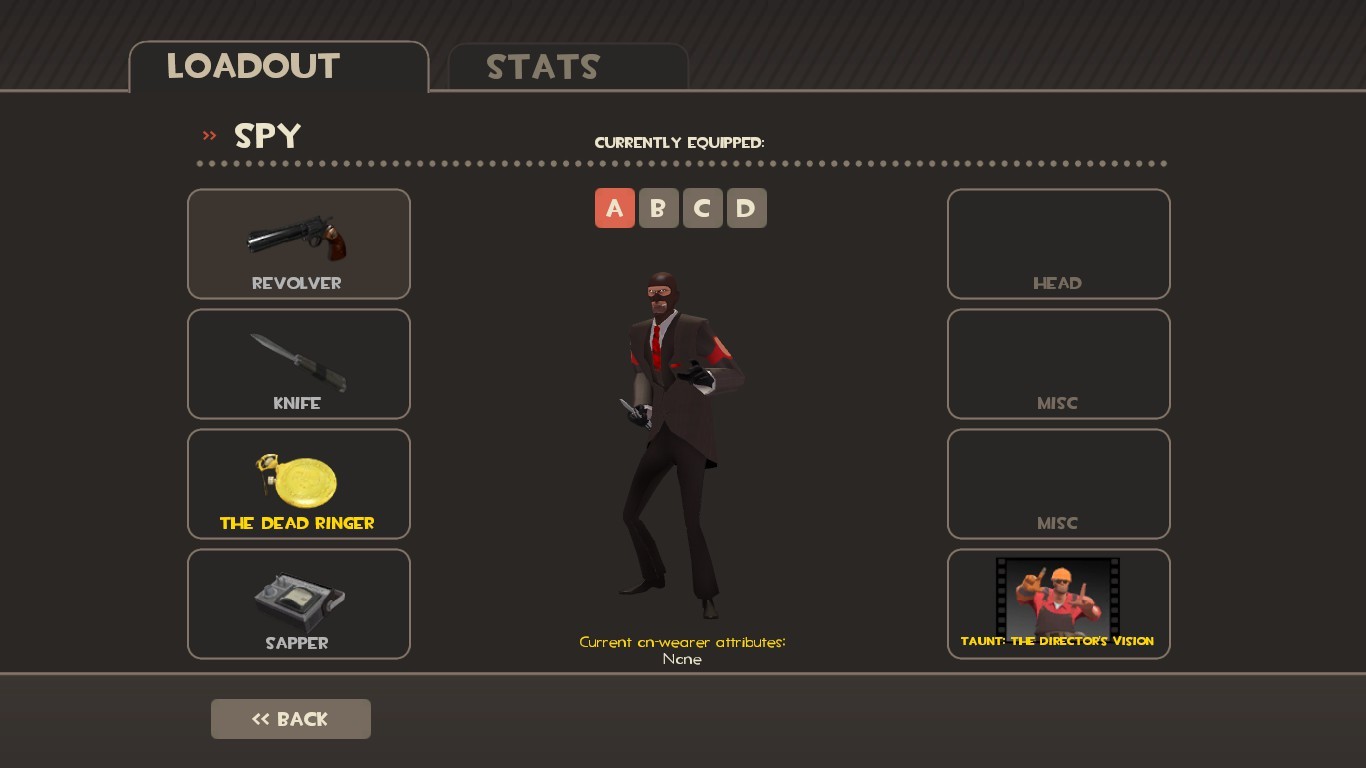Select the second empty Misc slot
The height and width of the screenshot is (768, 1366).
(1058, 483)
